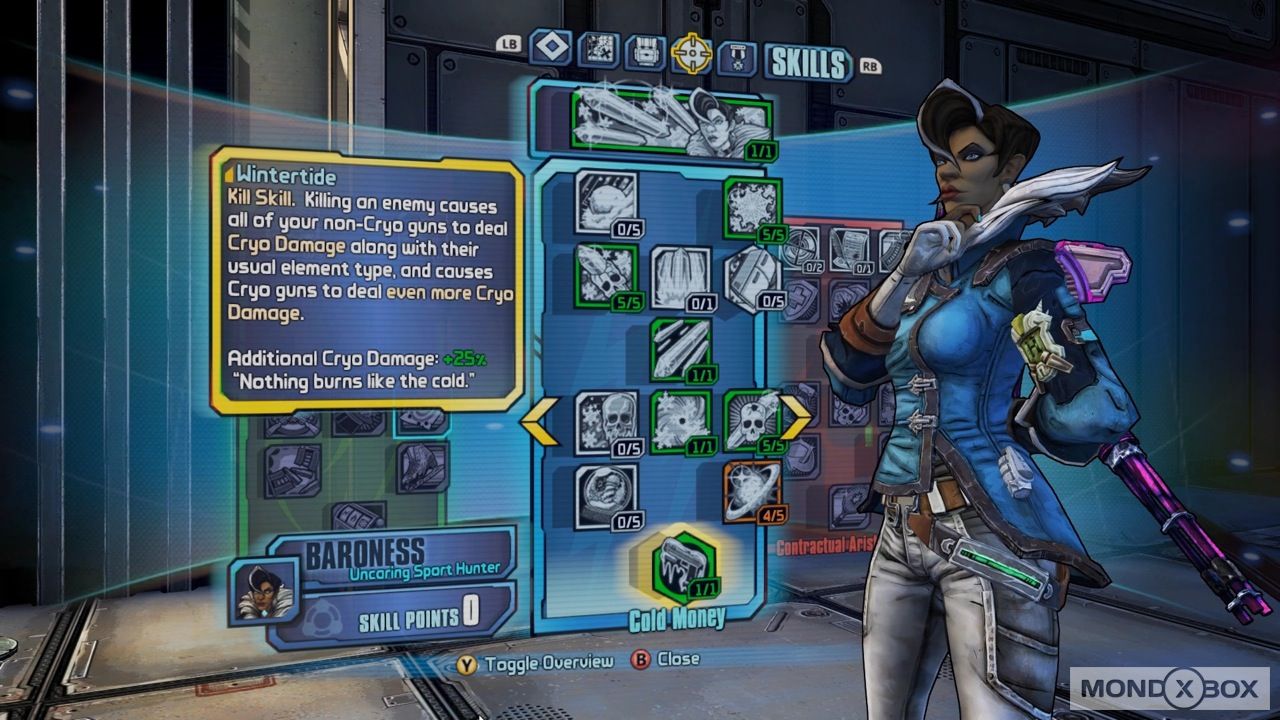
Task: Select the orange ringed planet skill 4/5
Action: pyautogui.click(x=753, y=494)
